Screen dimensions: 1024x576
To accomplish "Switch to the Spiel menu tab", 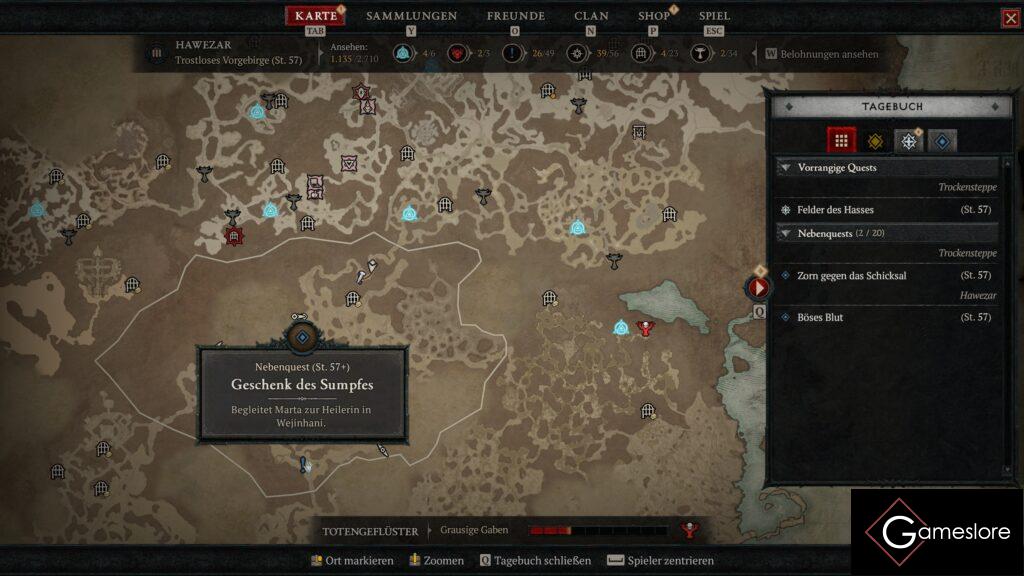I will (x=714, y=16).
